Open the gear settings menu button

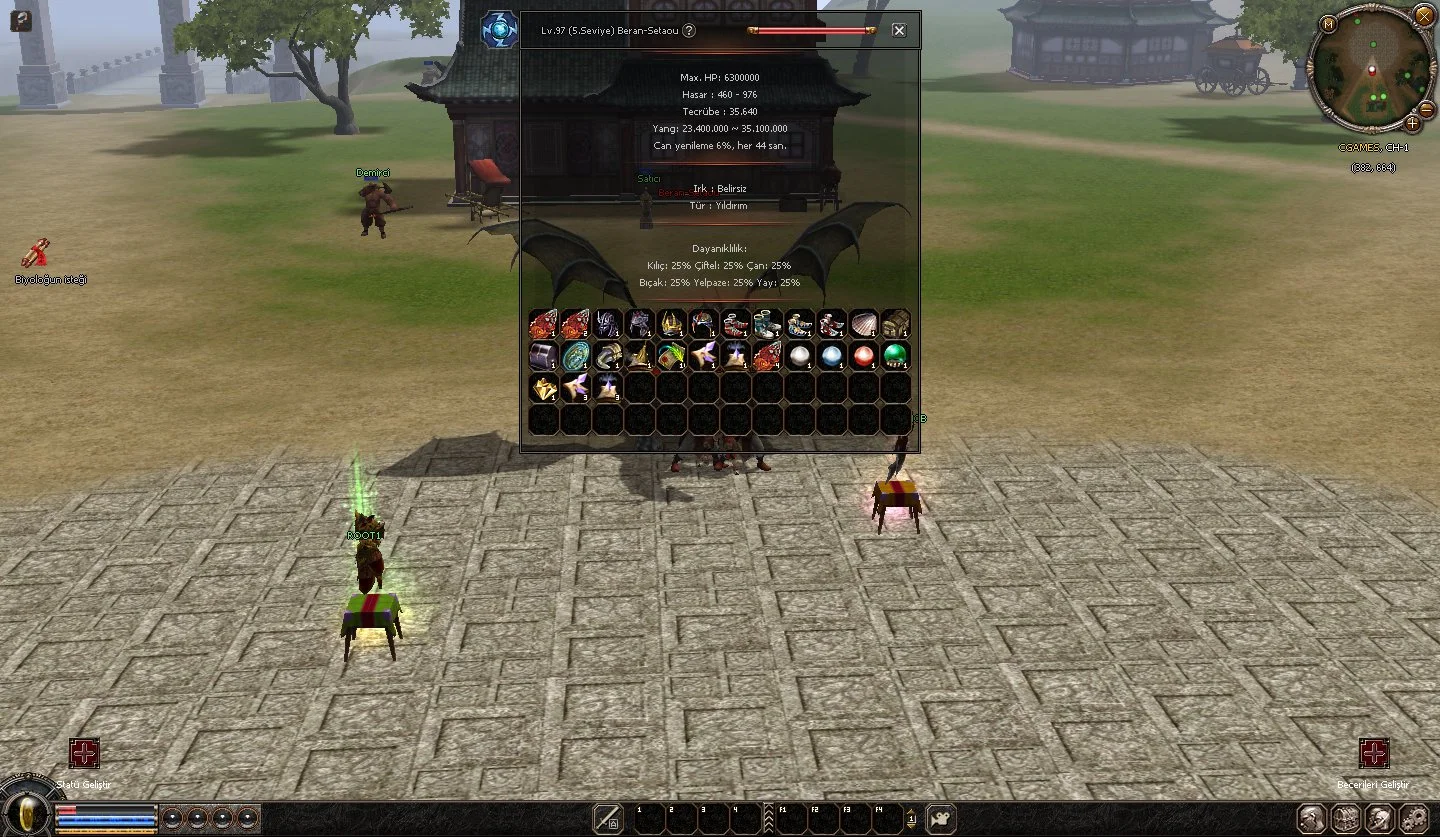pos(1412,817)
